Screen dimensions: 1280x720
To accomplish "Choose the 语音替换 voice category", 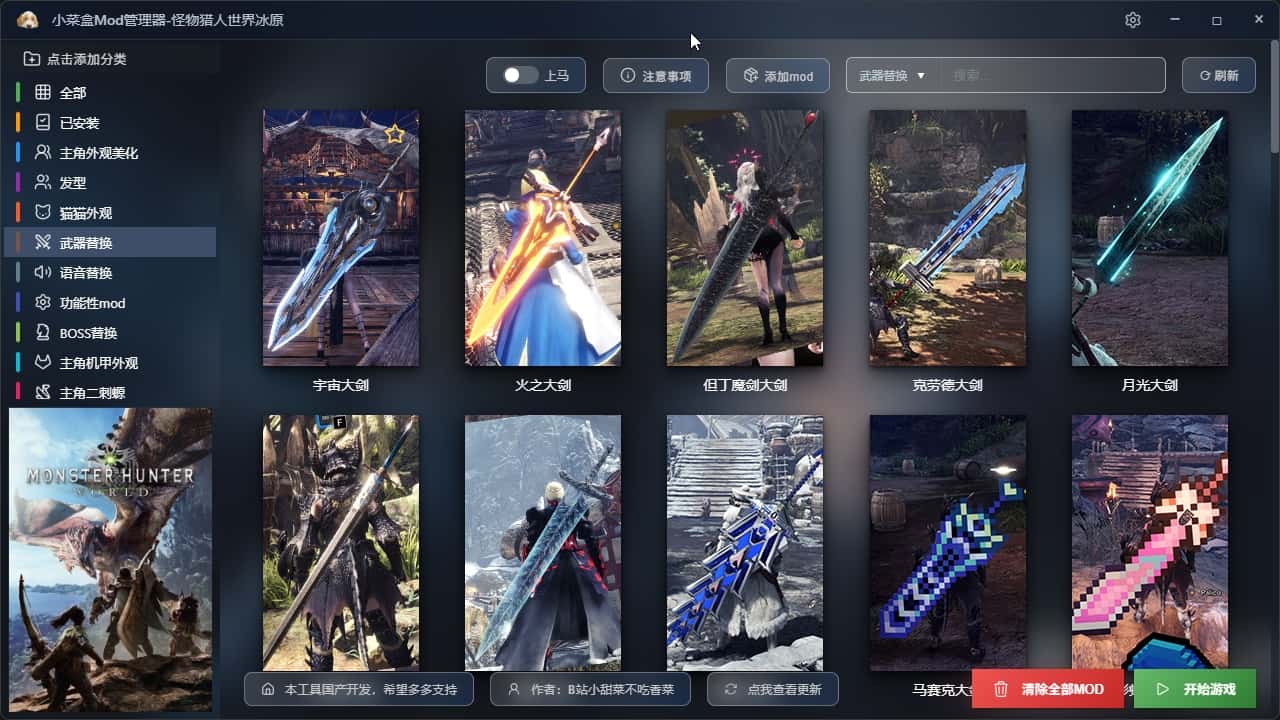I will pos(85,273).
